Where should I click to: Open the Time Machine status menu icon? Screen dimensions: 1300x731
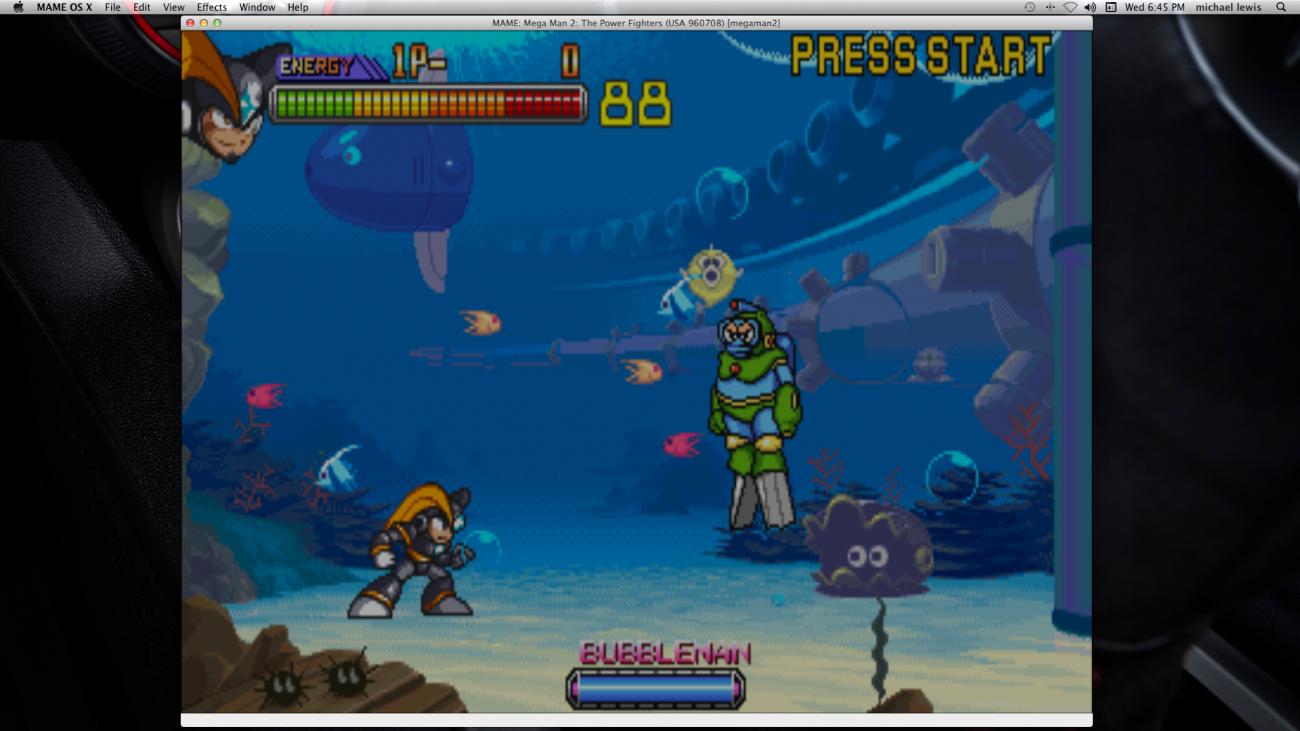1029,7
